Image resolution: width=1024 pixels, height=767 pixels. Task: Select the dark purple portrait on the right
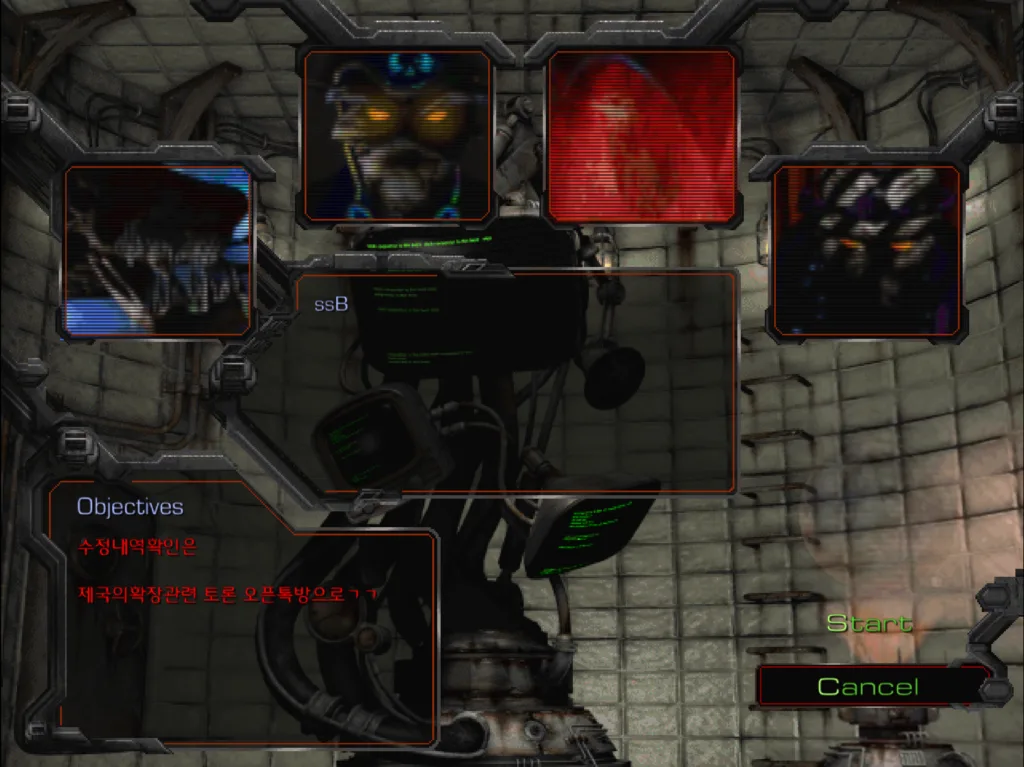(867, 250)
